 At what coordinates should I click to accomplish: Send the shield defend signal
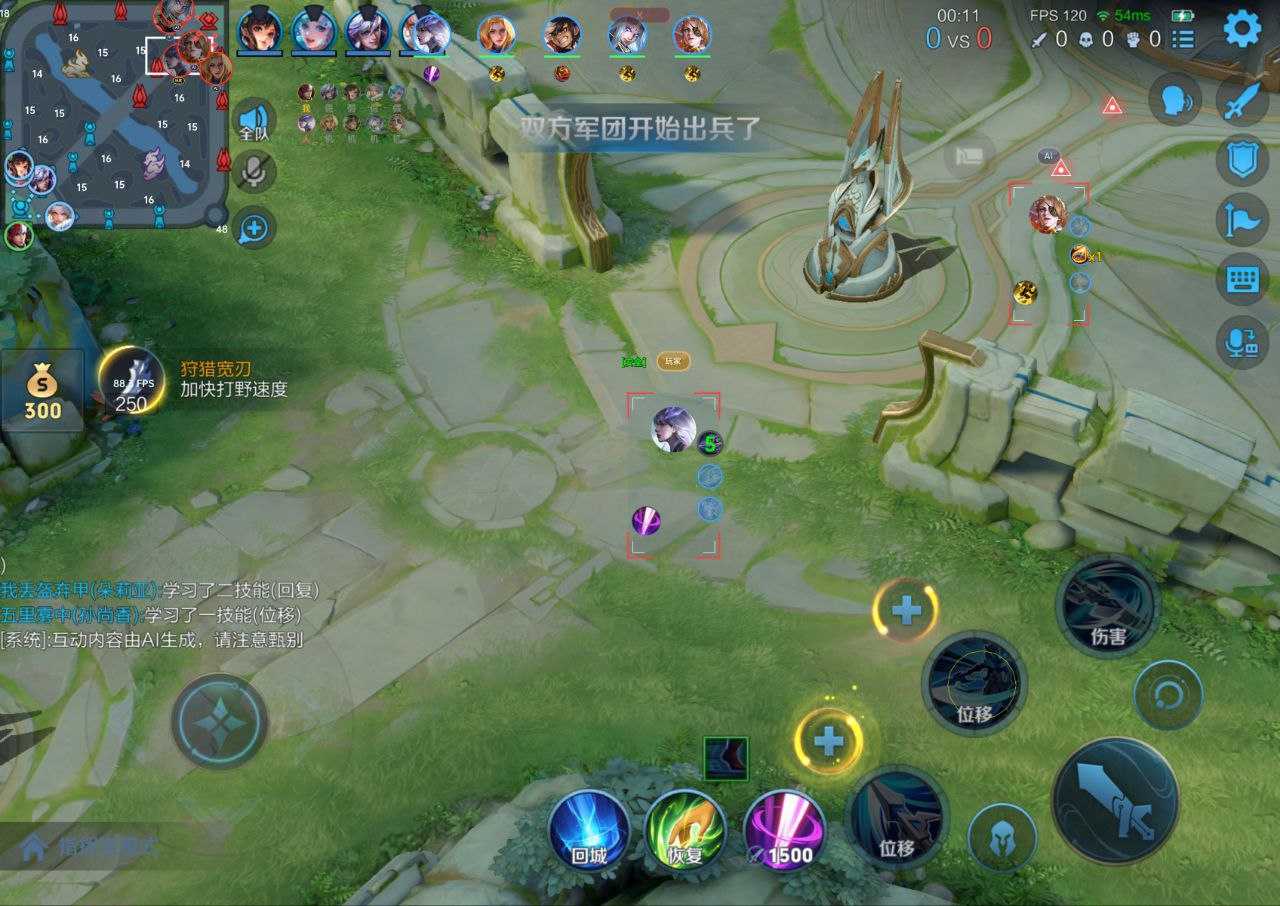click(1242, 160)
